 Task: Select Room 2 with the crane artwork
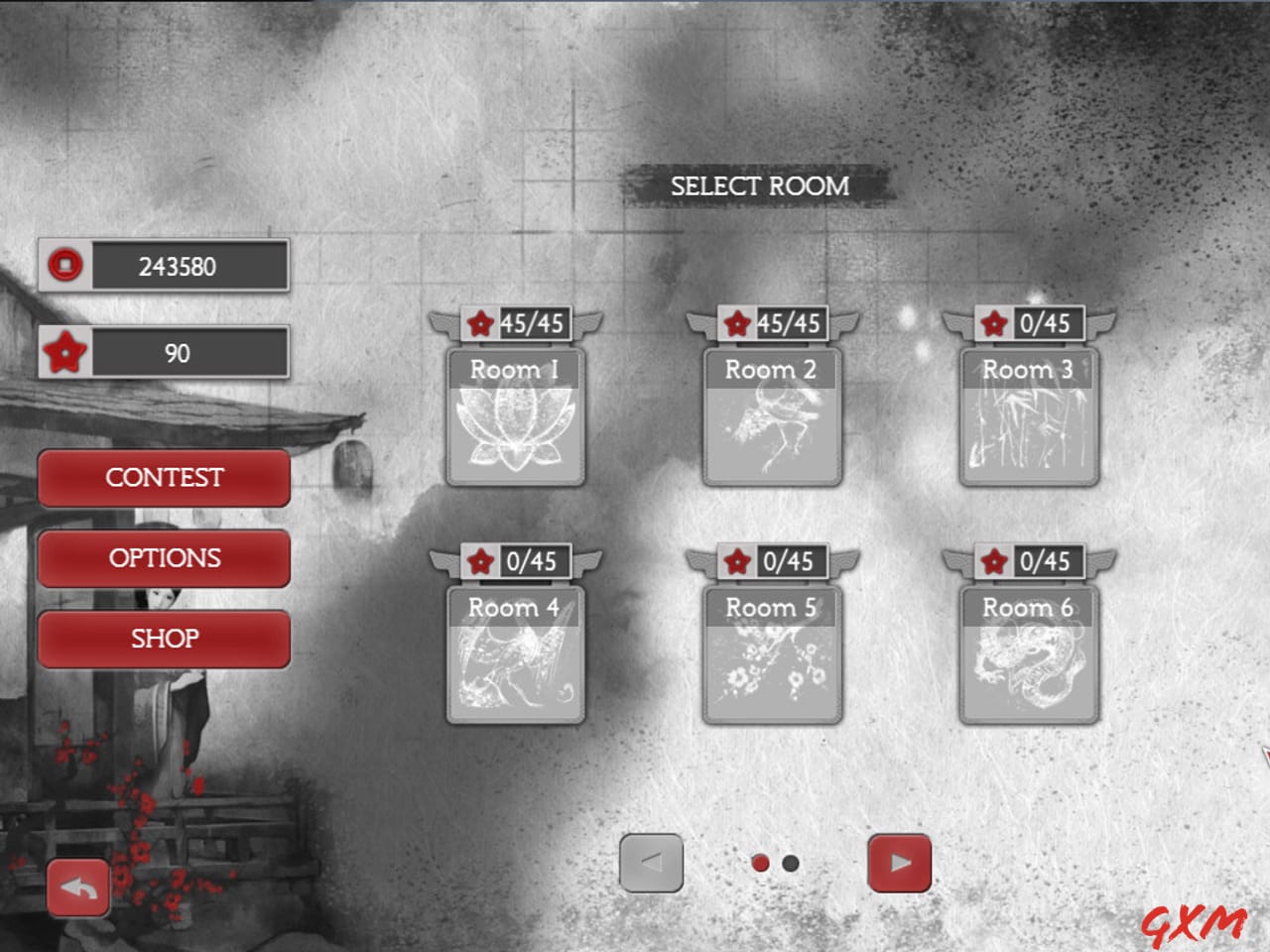point(772,426)
